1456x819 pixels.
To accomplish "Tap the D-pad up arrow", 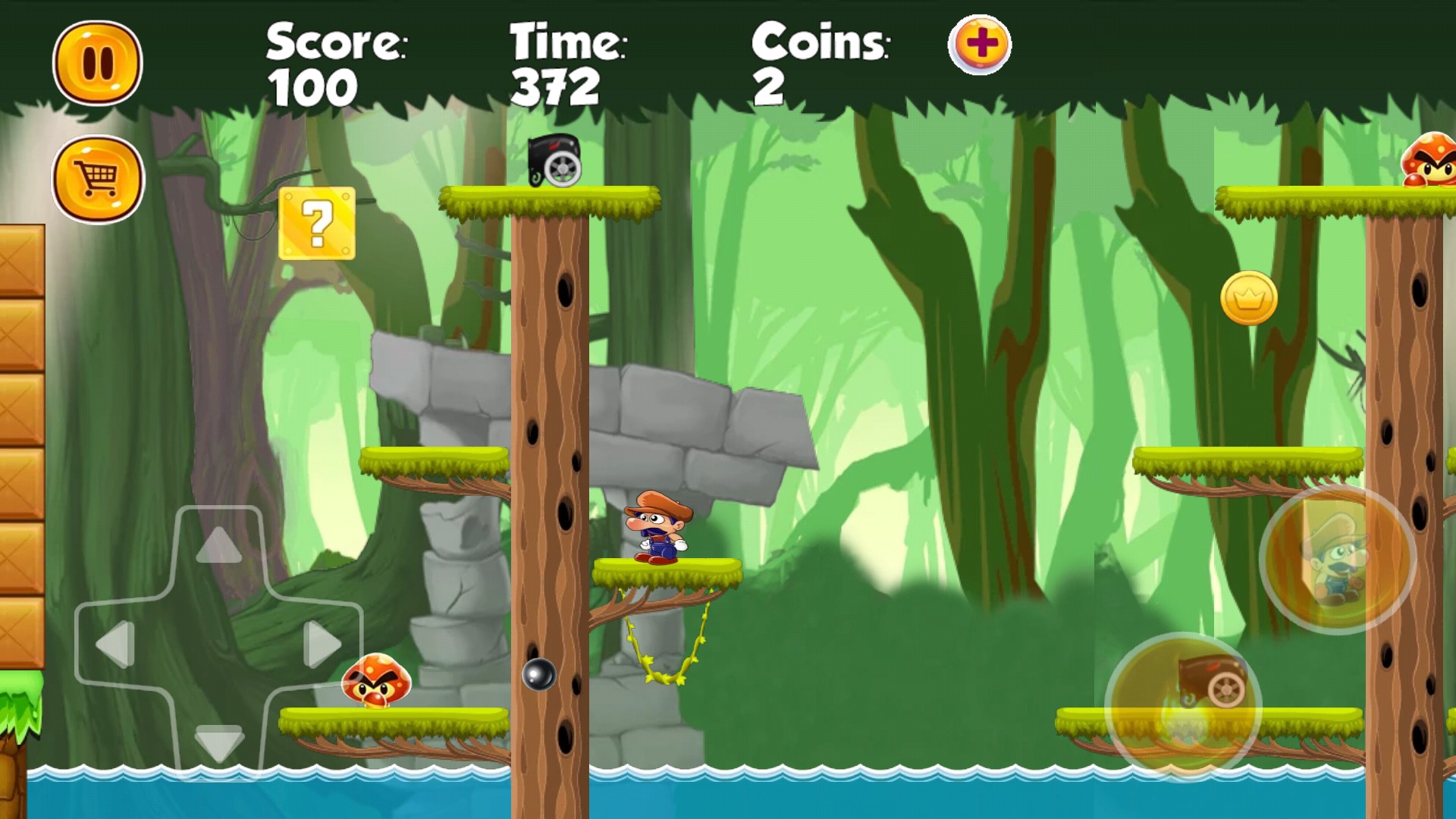I will (x=219, y=544).
